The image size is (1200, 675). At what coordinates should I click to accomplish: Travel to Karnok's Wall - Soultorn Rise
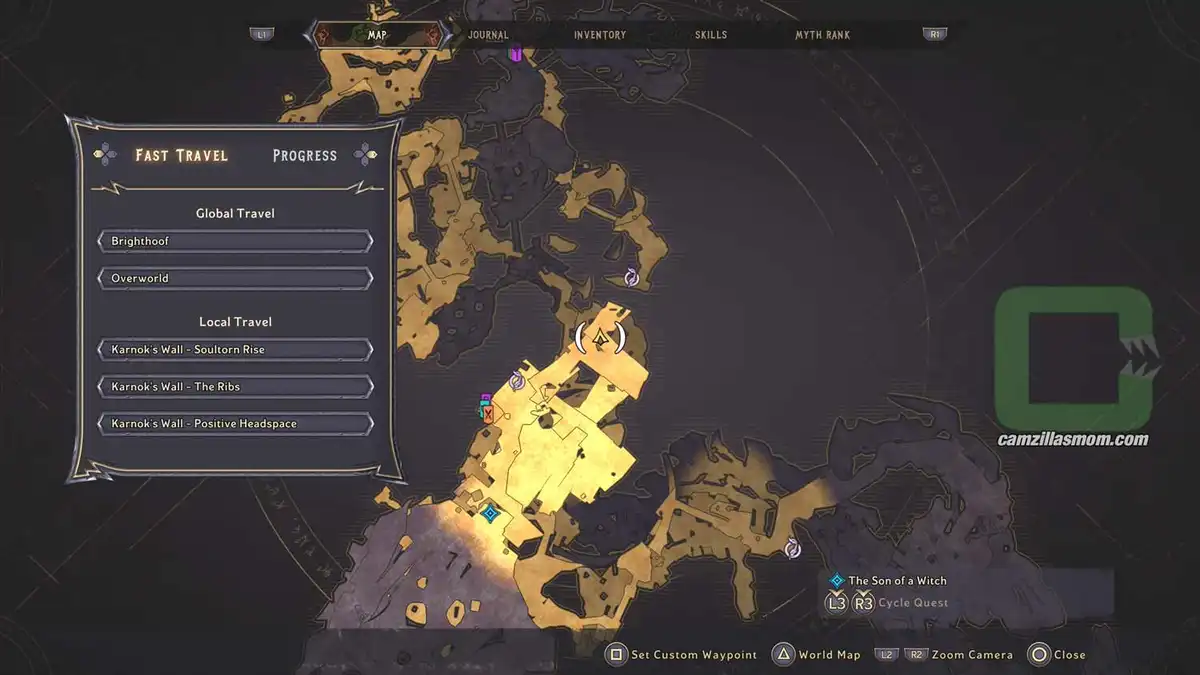235,350
